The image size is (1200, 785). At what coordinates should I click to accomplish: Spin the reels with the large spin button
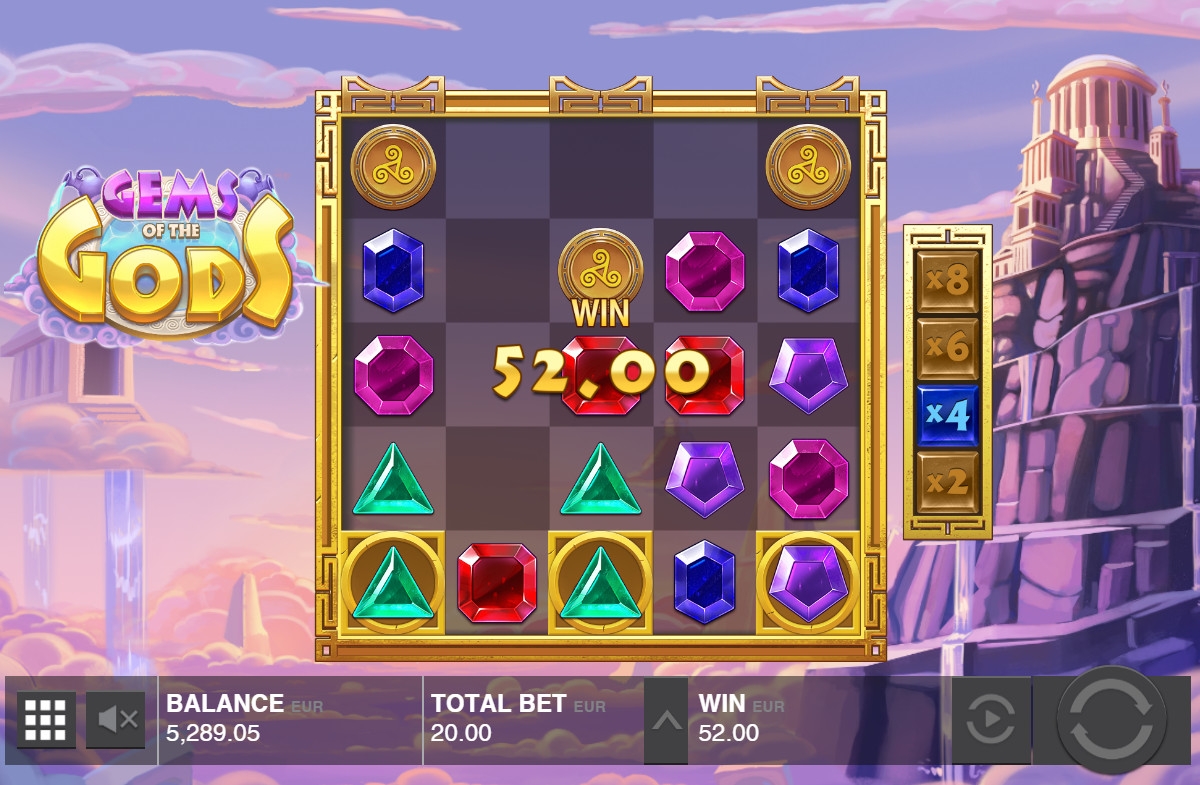tap(1111, 719)
